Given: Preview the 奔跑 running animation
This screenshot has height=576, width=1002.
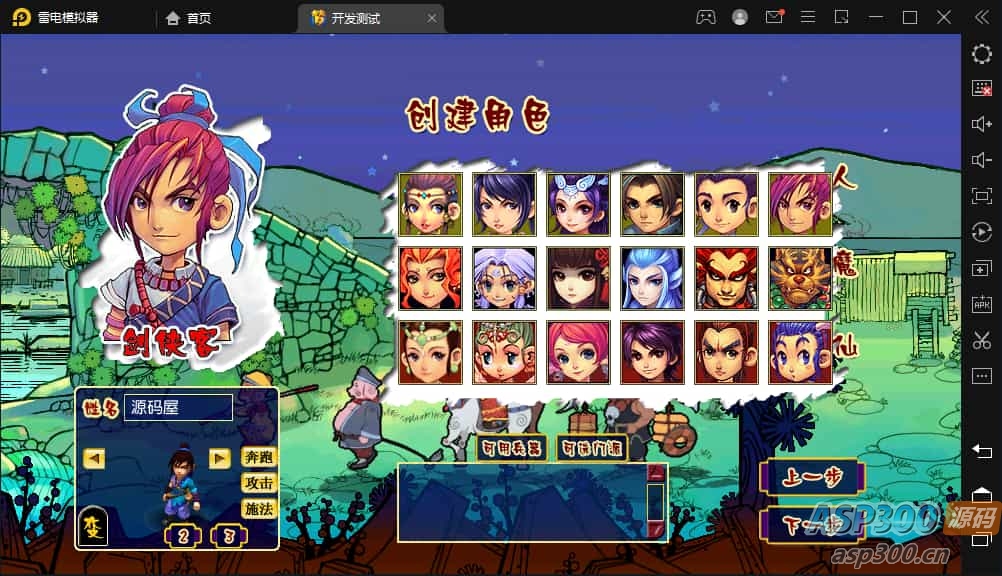Looking at the screenshot, I should (259, 457).
